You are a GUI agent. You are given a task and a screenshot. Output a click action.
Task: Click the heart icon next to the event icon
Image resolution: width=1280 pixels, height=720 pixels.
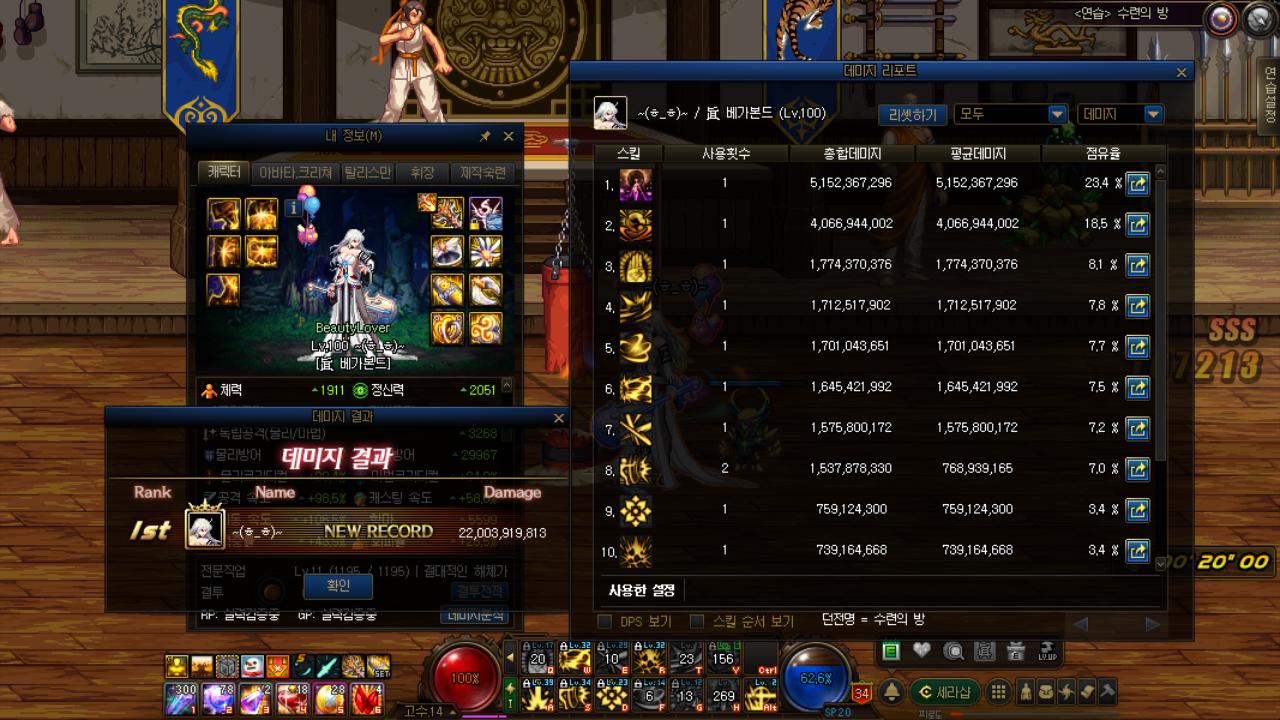(x=919, y=650)
